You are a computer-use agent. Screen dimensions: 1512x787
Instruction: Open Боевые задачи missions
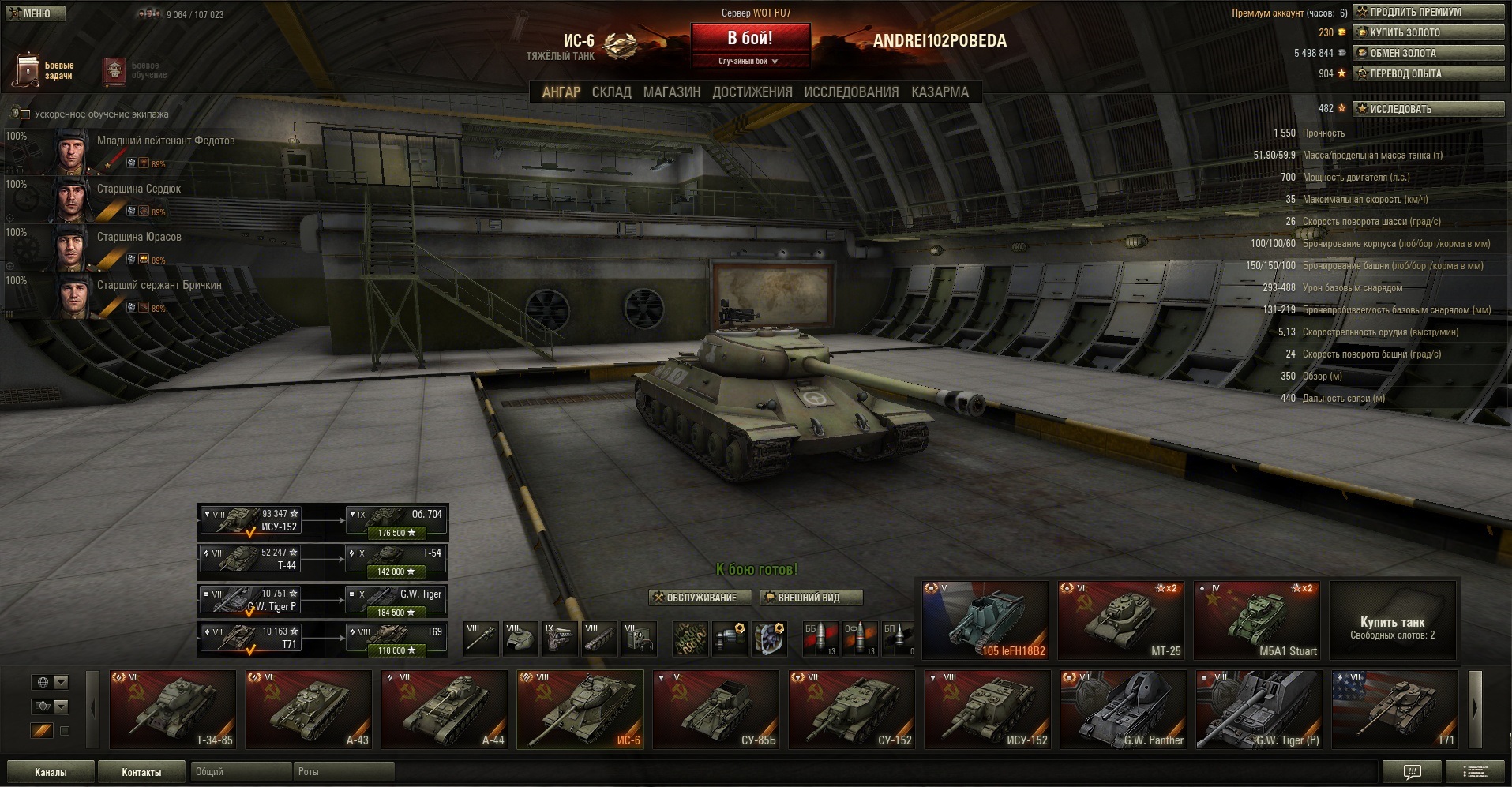45,70
